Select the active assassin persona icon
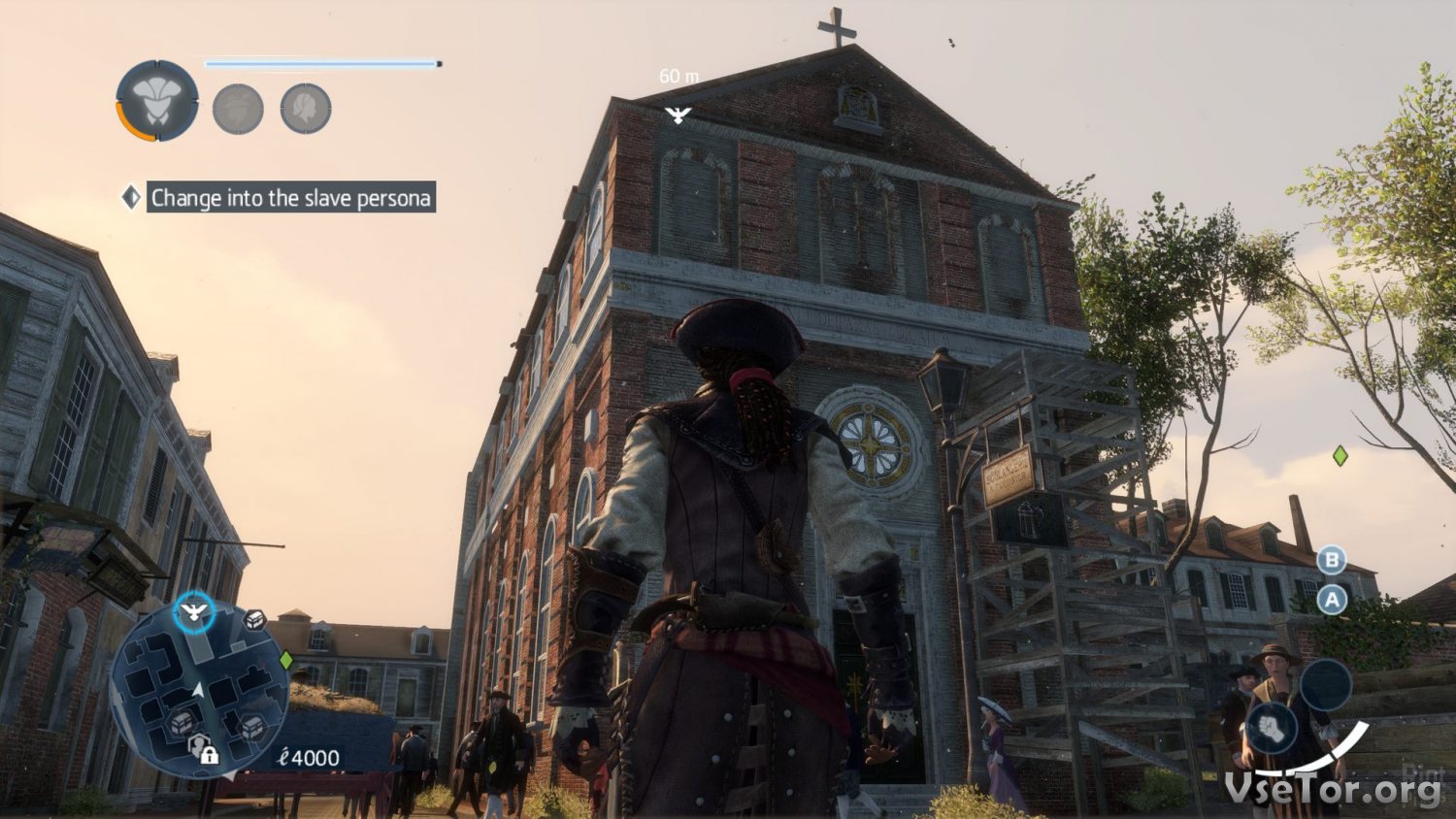This screenshot has height=819, width=1456. (x=157, y=101)
